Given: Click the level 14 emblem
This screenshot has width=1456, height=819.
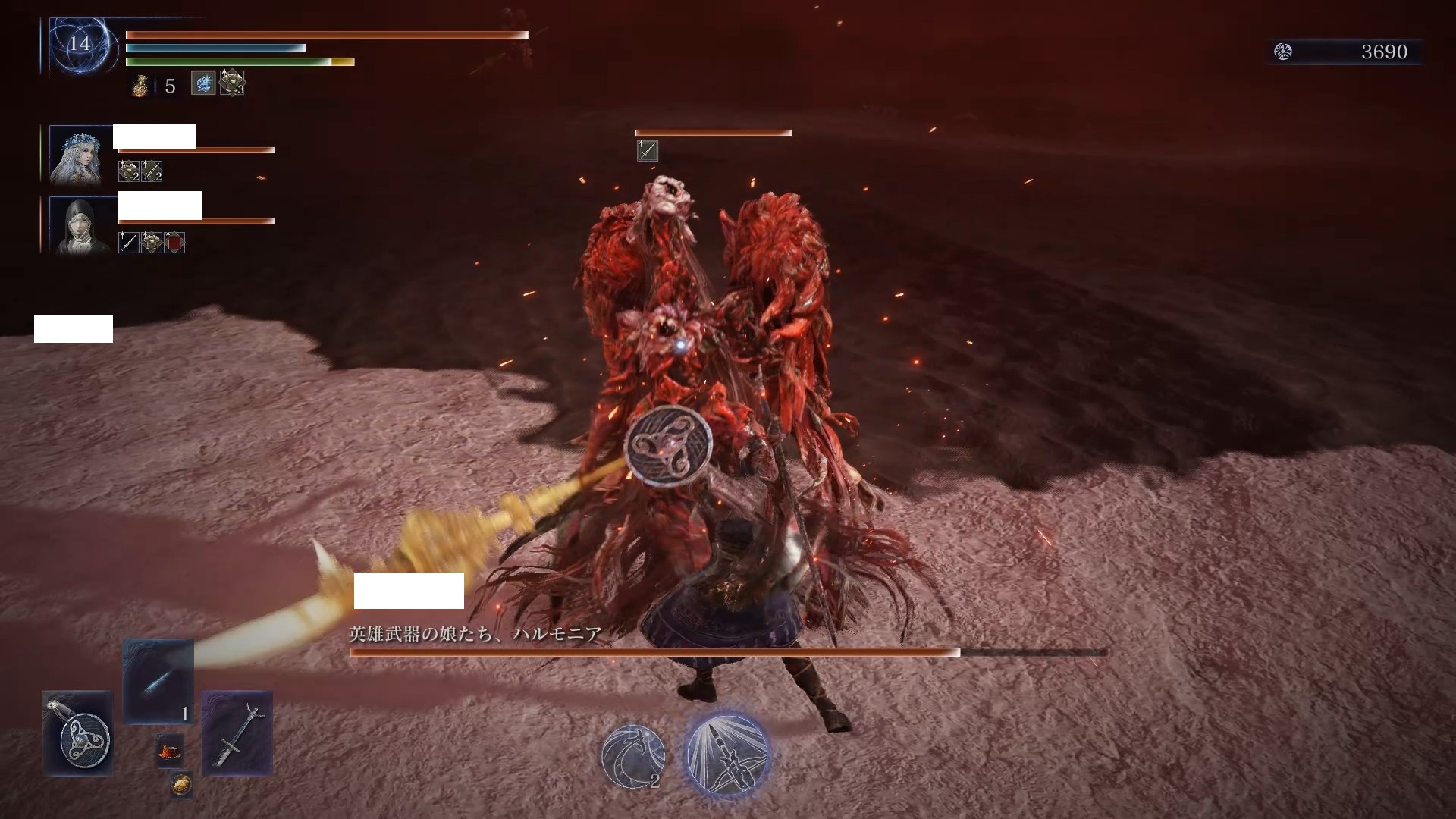Looking at the screenshot, I should pos(80,45).
